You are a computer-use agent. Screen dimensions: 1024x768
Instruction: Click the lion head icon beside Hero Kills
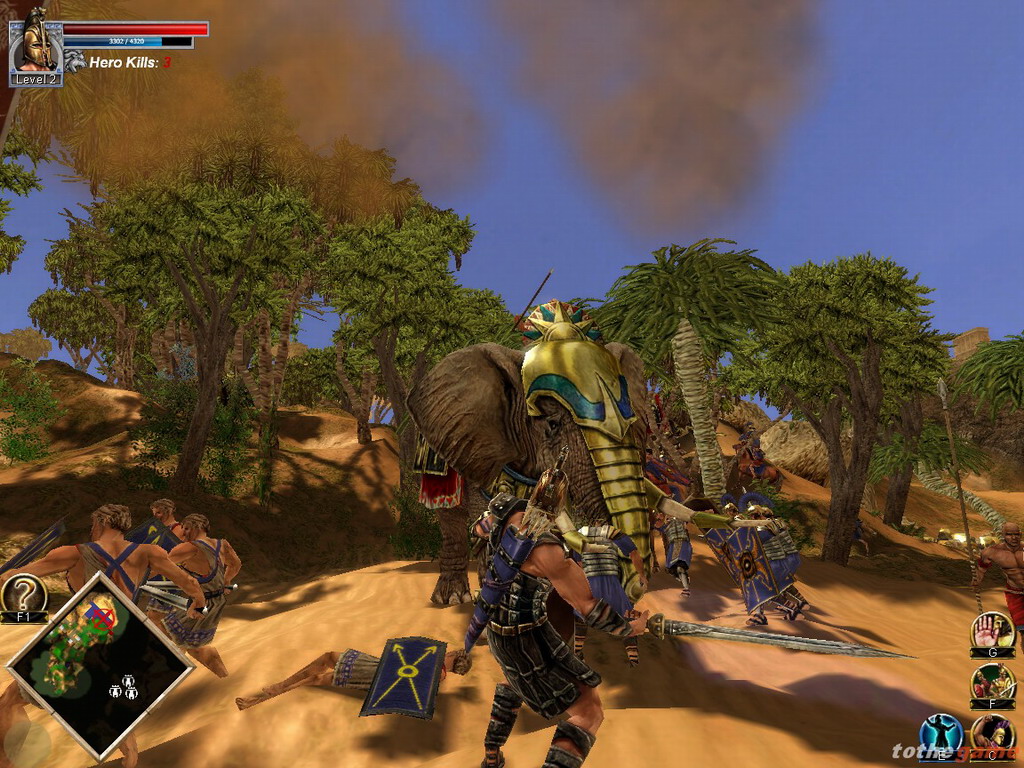(75, 61)
